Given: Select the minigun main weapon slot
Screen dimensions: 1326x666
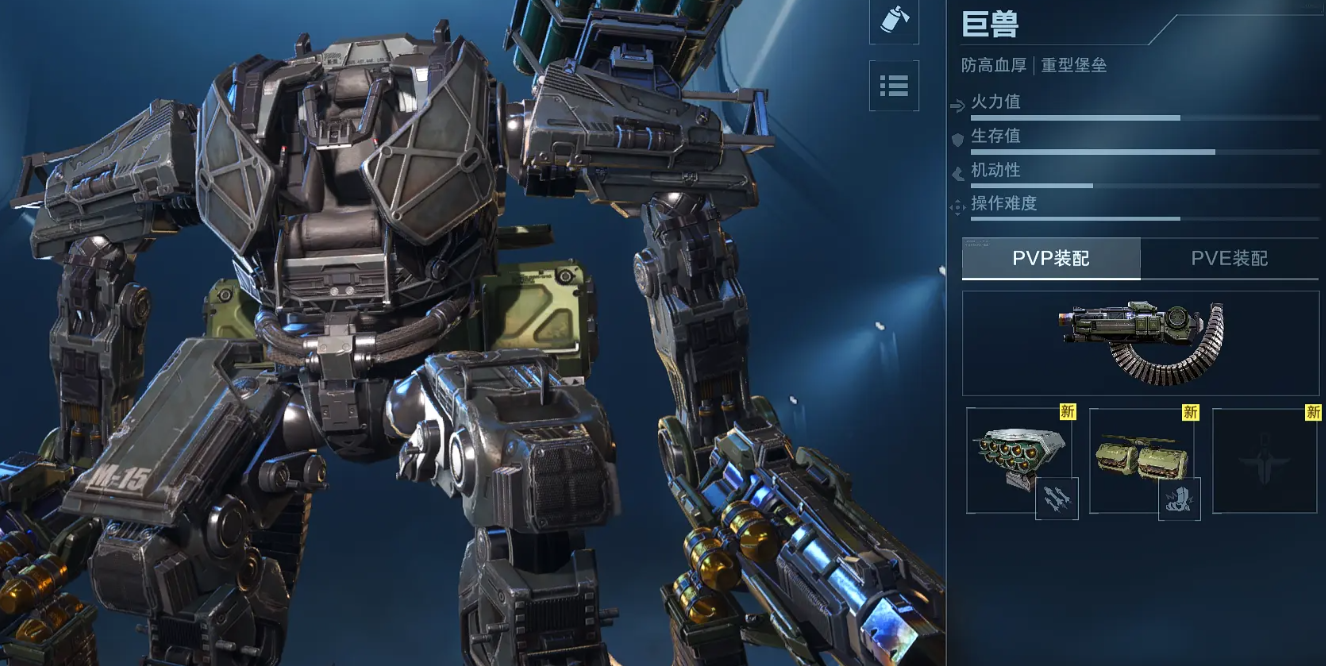Looking at the screenshot, I should click(1140, 343).
